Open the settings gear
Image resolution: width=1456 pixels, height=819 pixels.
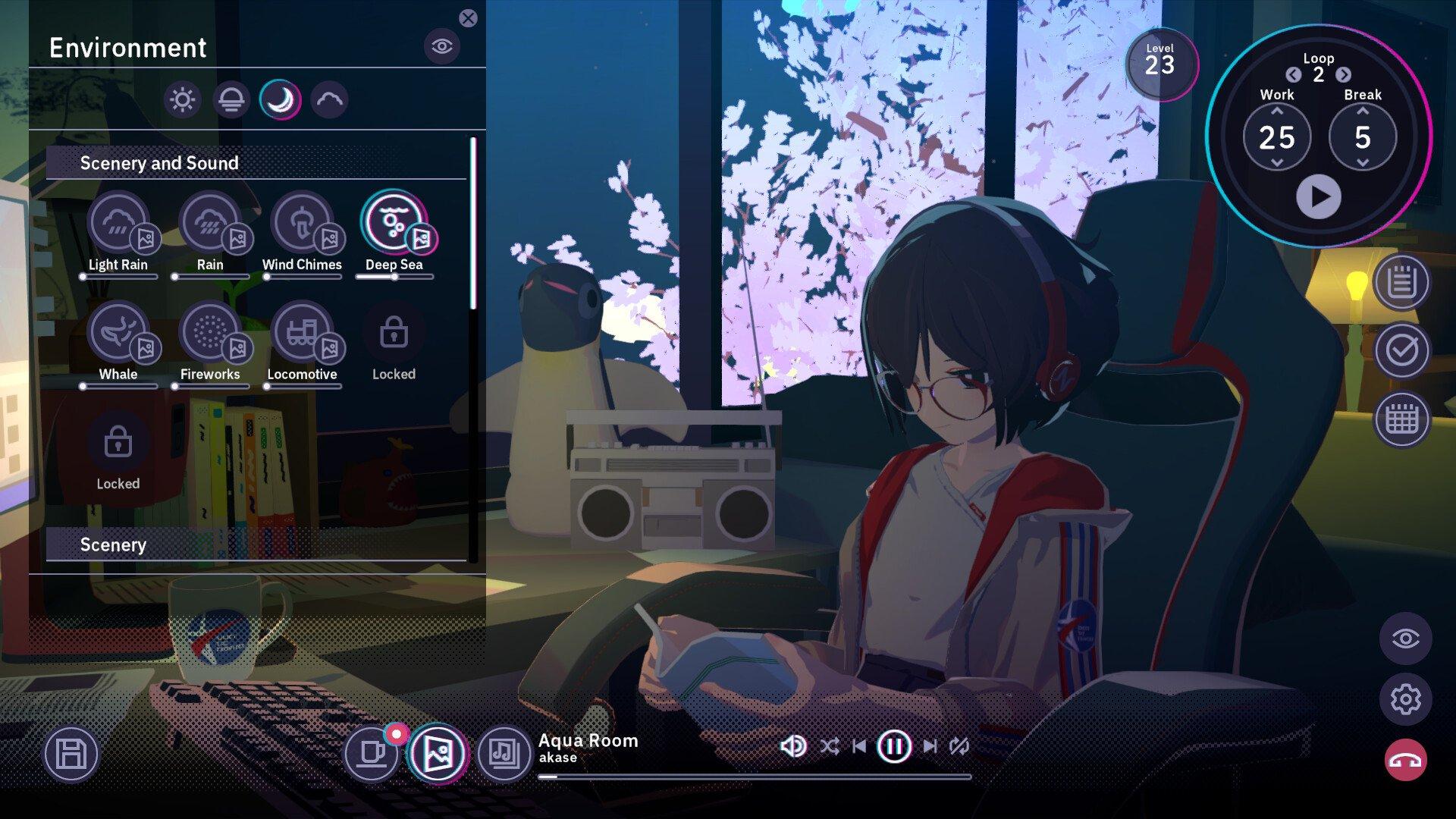1405,698
